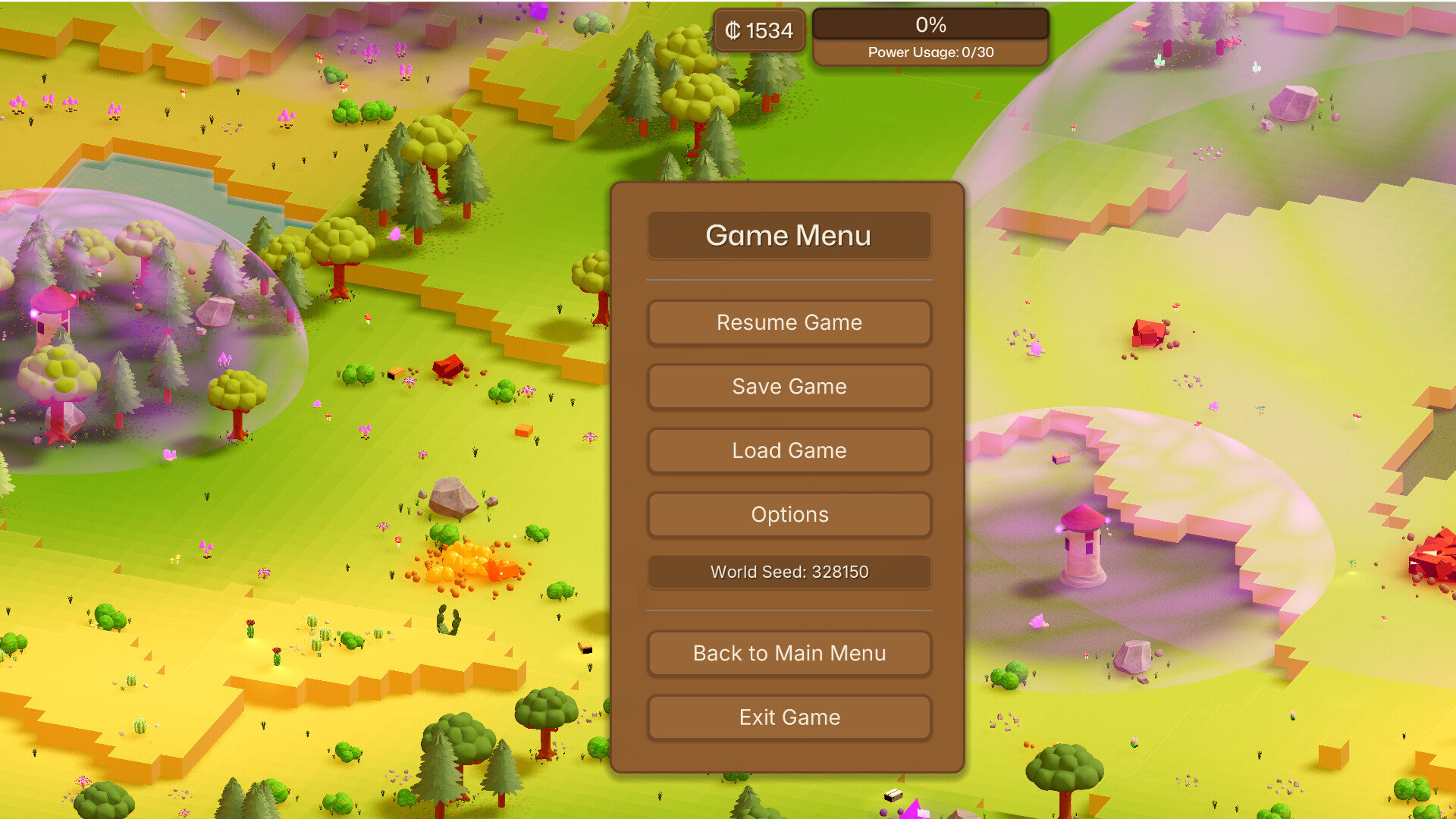Click the Power Usage 0/30 label

click(931, 52)
